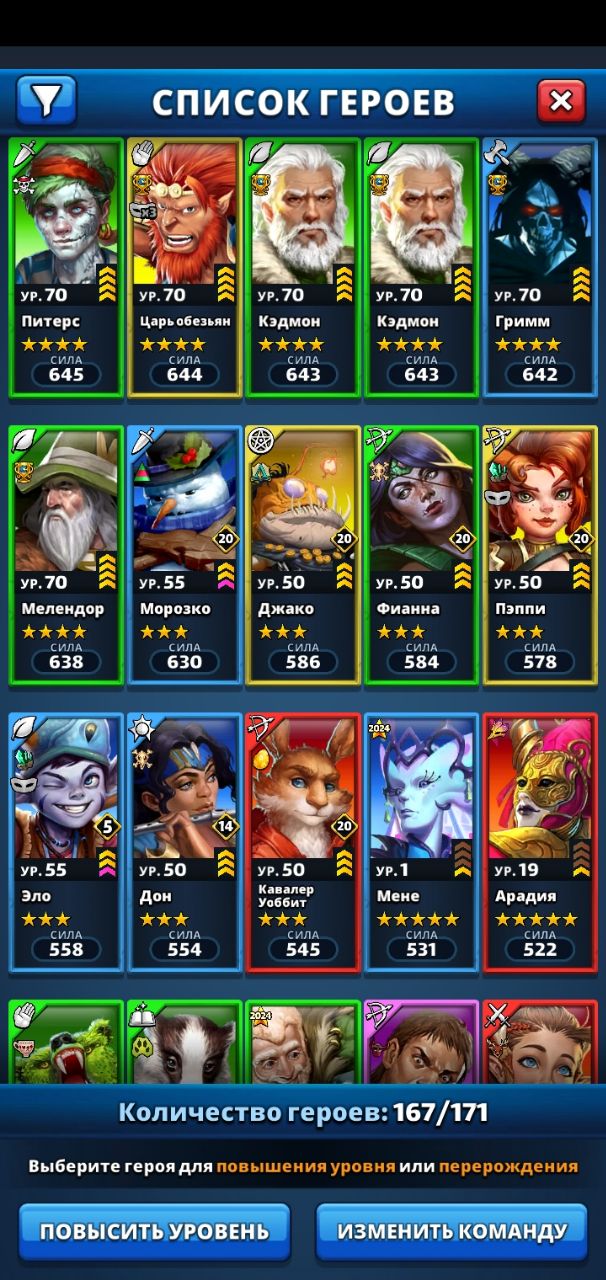This screenshot has width=606, height=1280.
Task: Select the Фианна hero card
Action: pyautogui.click(x=421, y=555)
